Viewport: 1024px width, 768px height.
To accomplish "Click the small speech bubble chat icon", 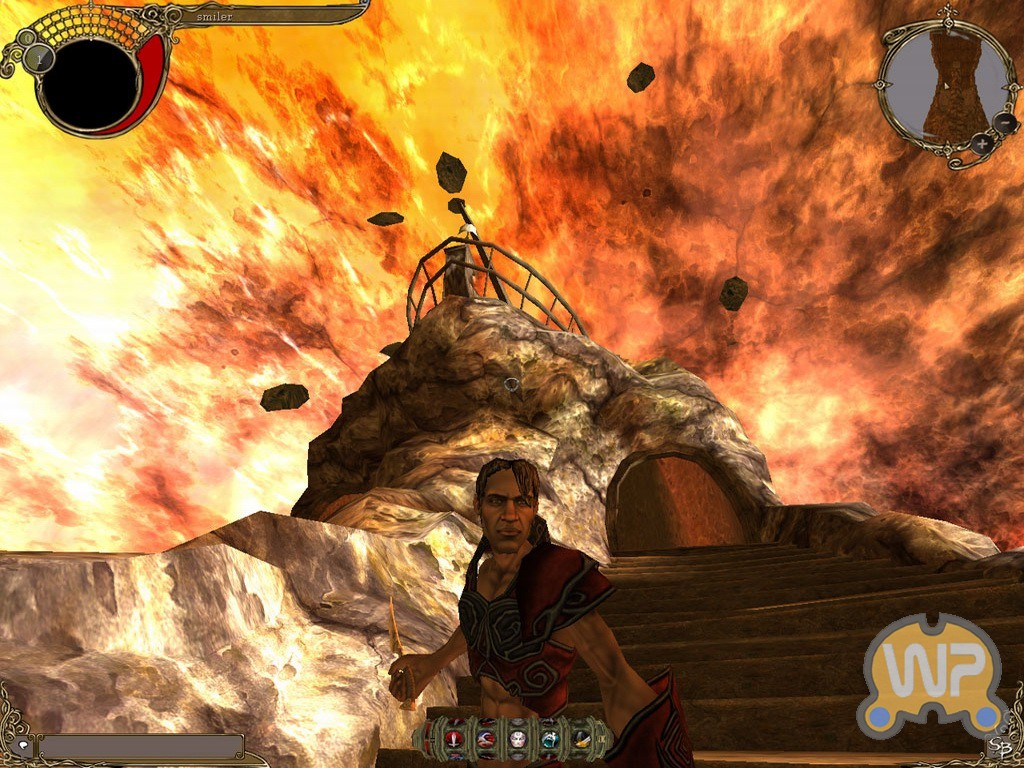I will point(23,746).
